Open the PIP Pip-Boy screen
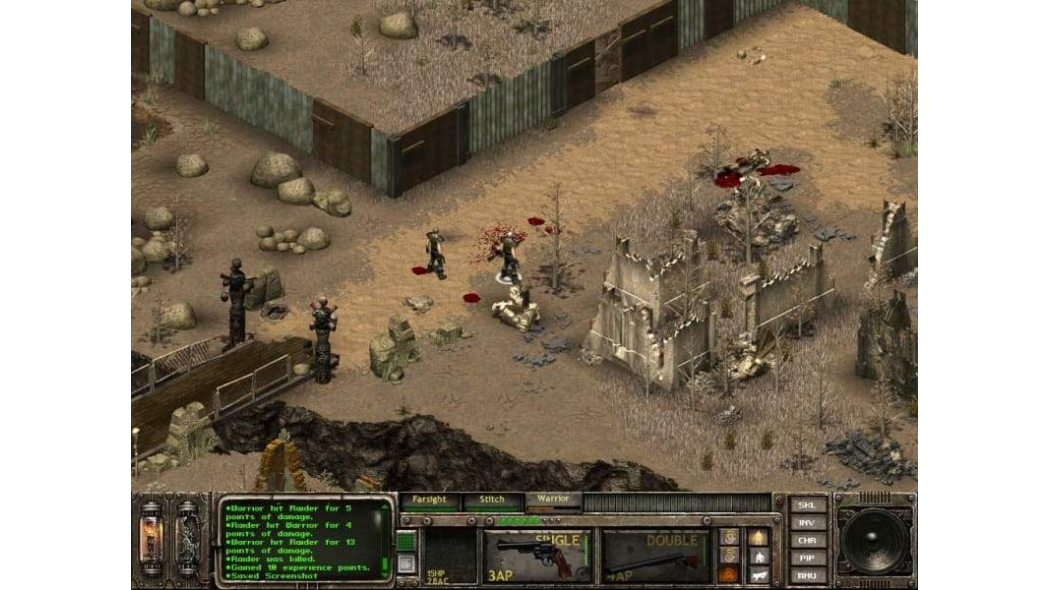The image size is (1050, 590). [808, 558]
